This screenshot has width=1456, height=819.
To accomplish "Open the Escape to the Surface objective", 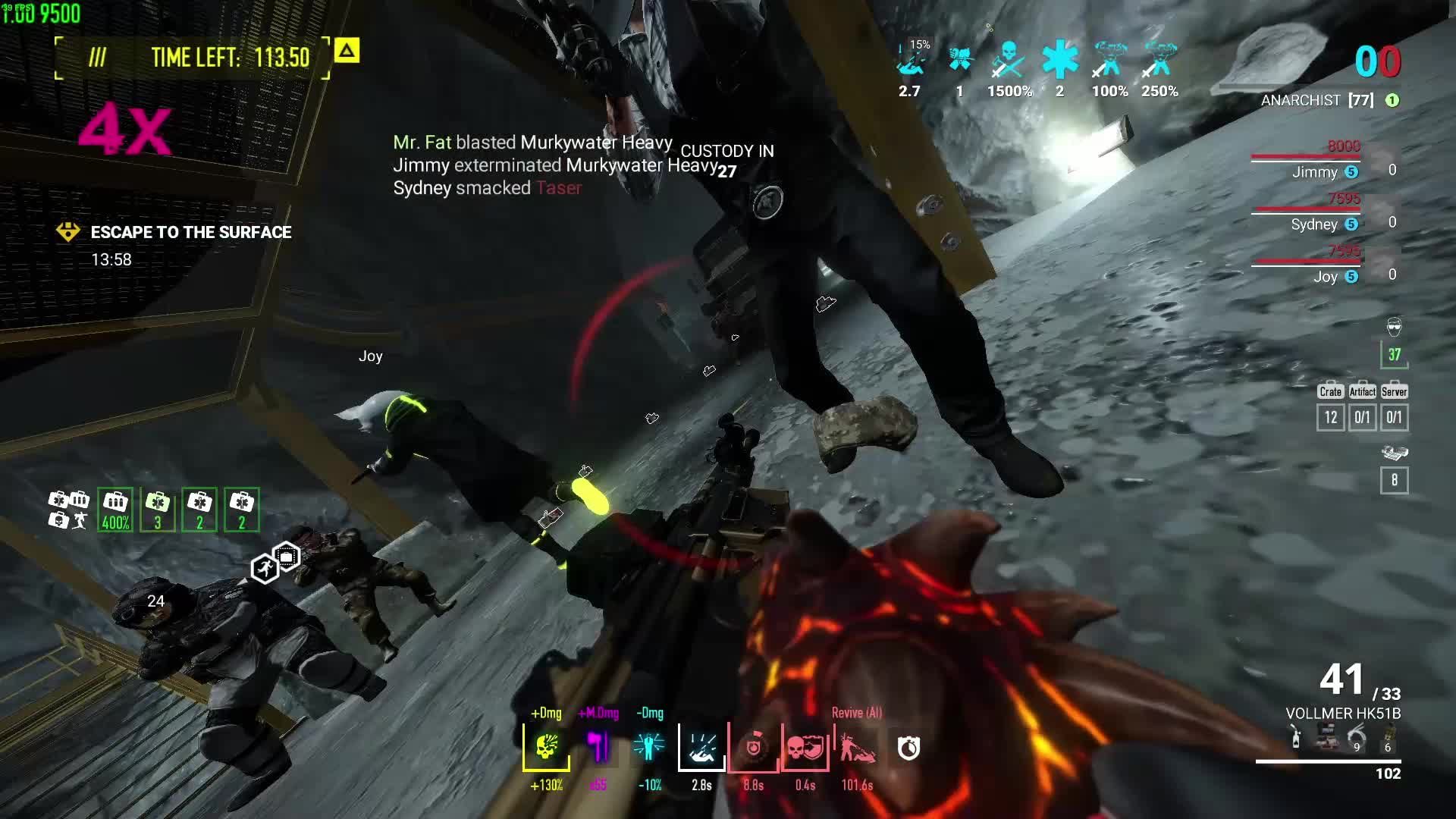I will coord(190,232).
